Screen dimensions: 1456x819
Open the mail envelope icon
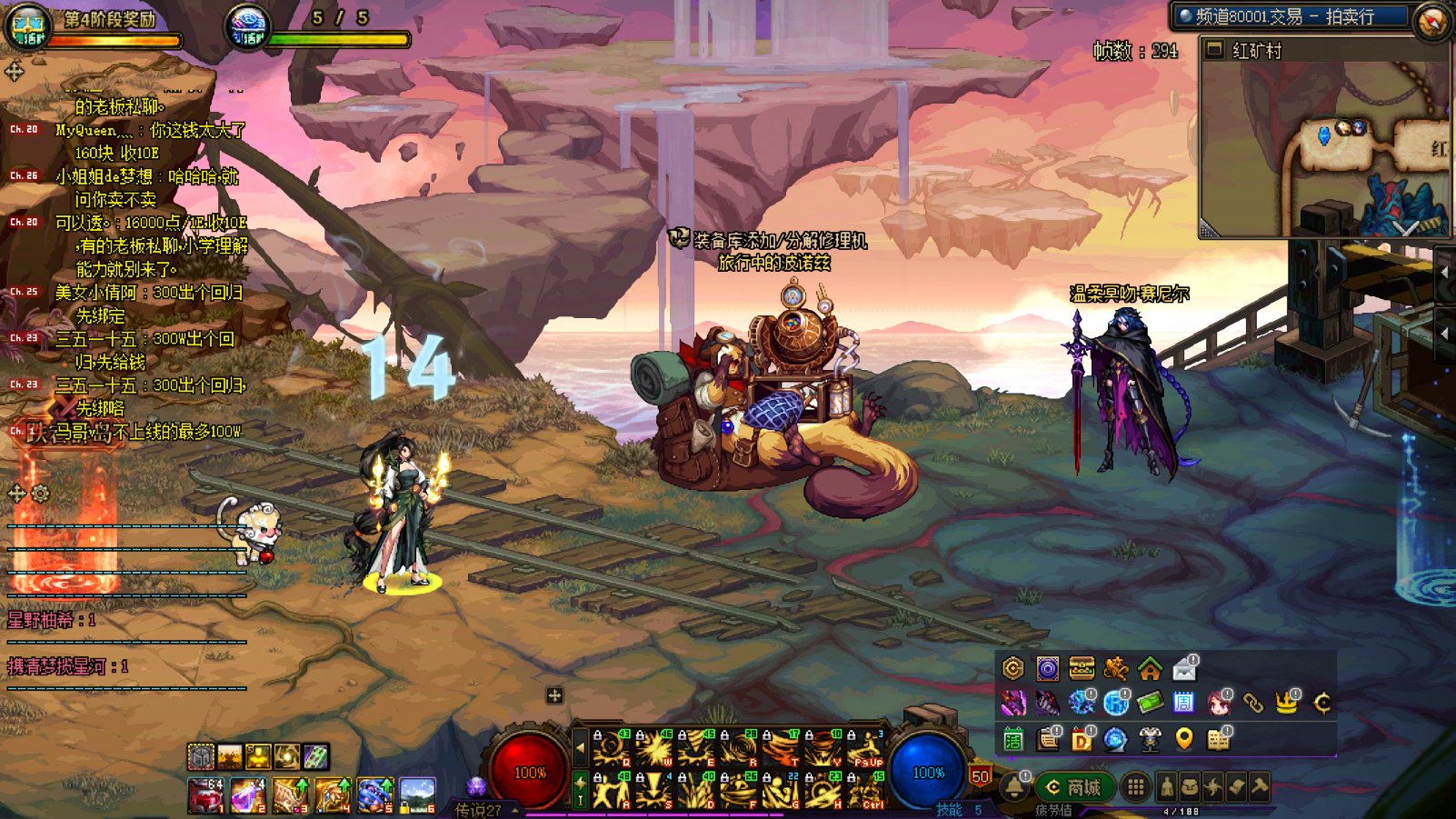[x=1184, y=670]
